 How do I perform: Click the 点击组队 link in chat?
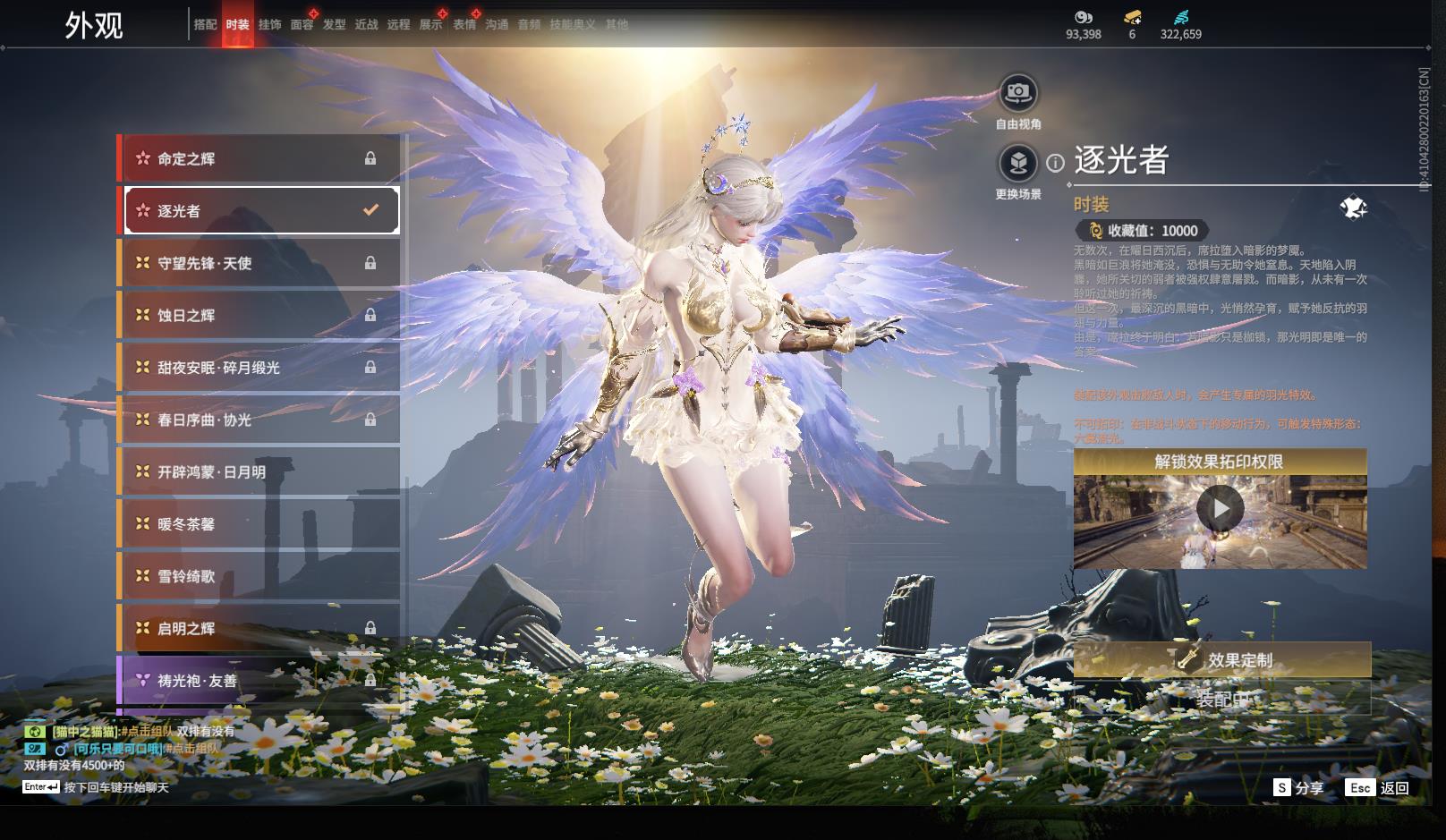point(147,732)
